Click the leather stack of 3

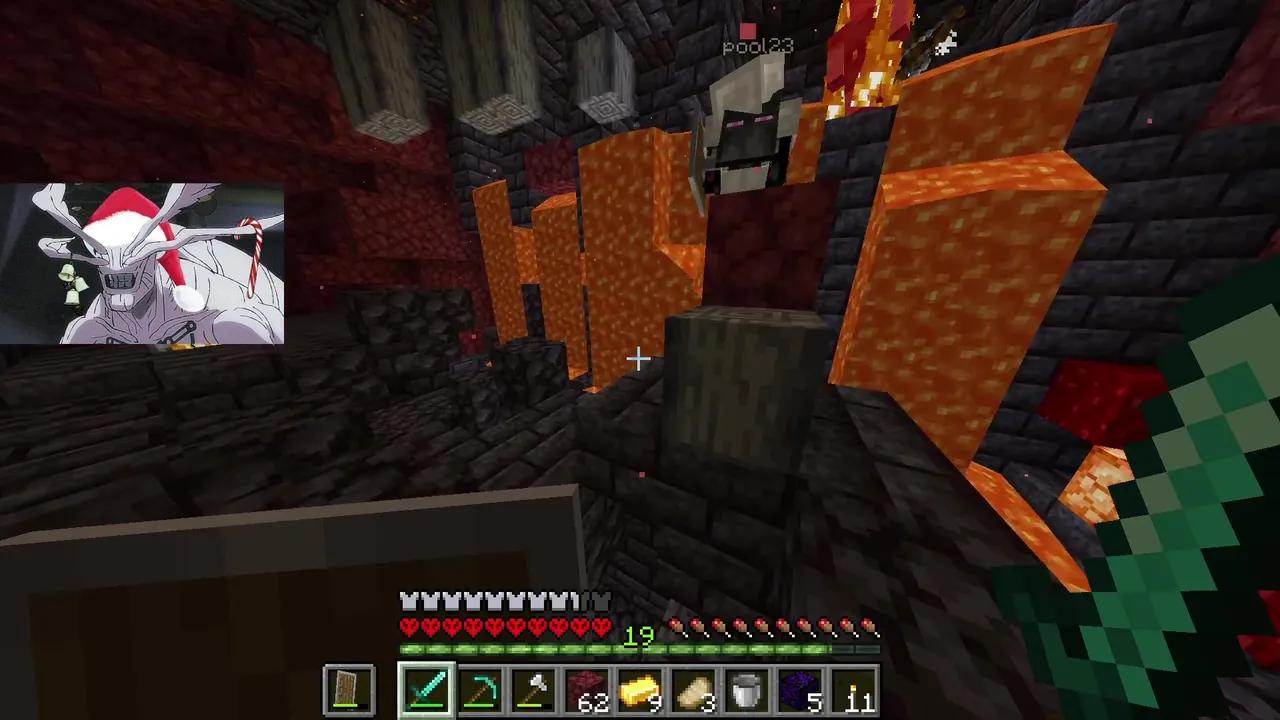click(x=695, y=688)
